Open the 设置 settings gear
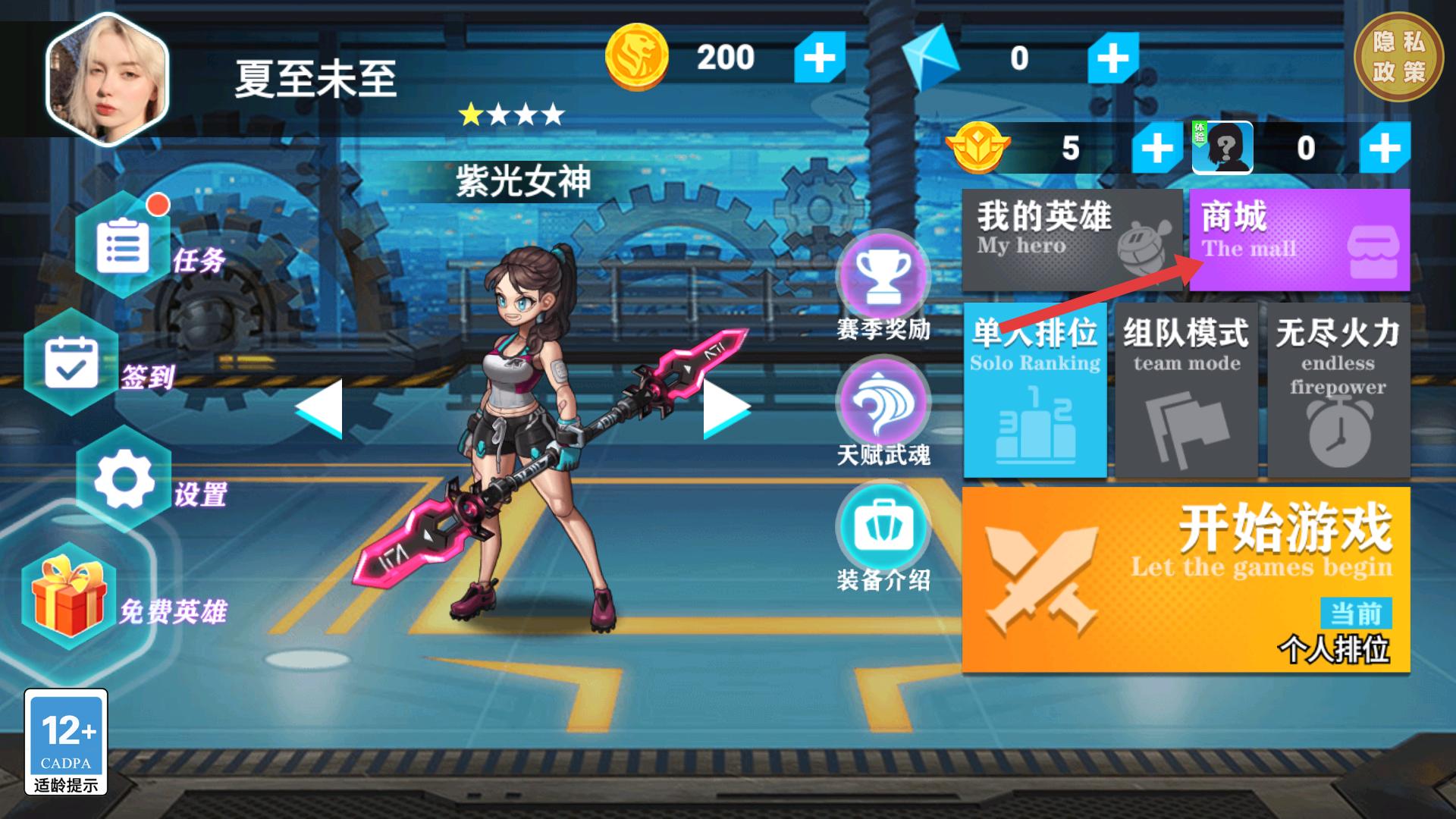 tap(124, 480)
